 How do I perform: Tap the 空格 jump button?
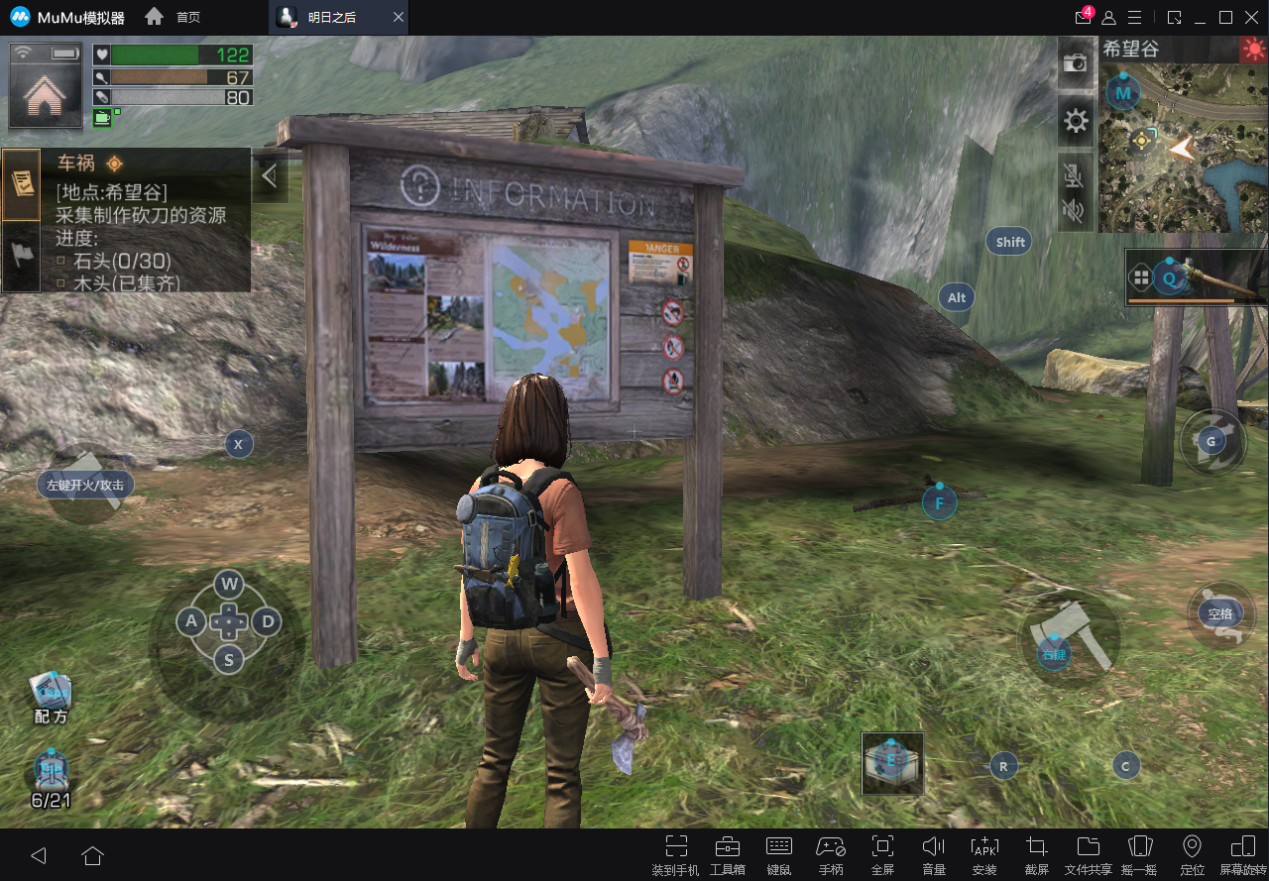[x=1220, y=615]
